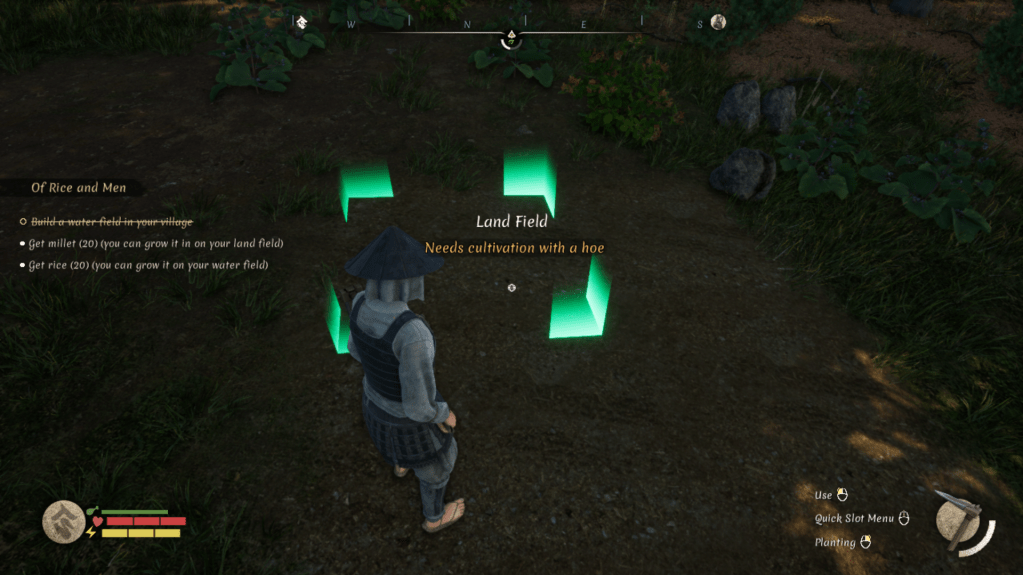This screenshot has height=575, width=1023.
Task: Select the Get rice (20) objective
Action: [148, 265]
